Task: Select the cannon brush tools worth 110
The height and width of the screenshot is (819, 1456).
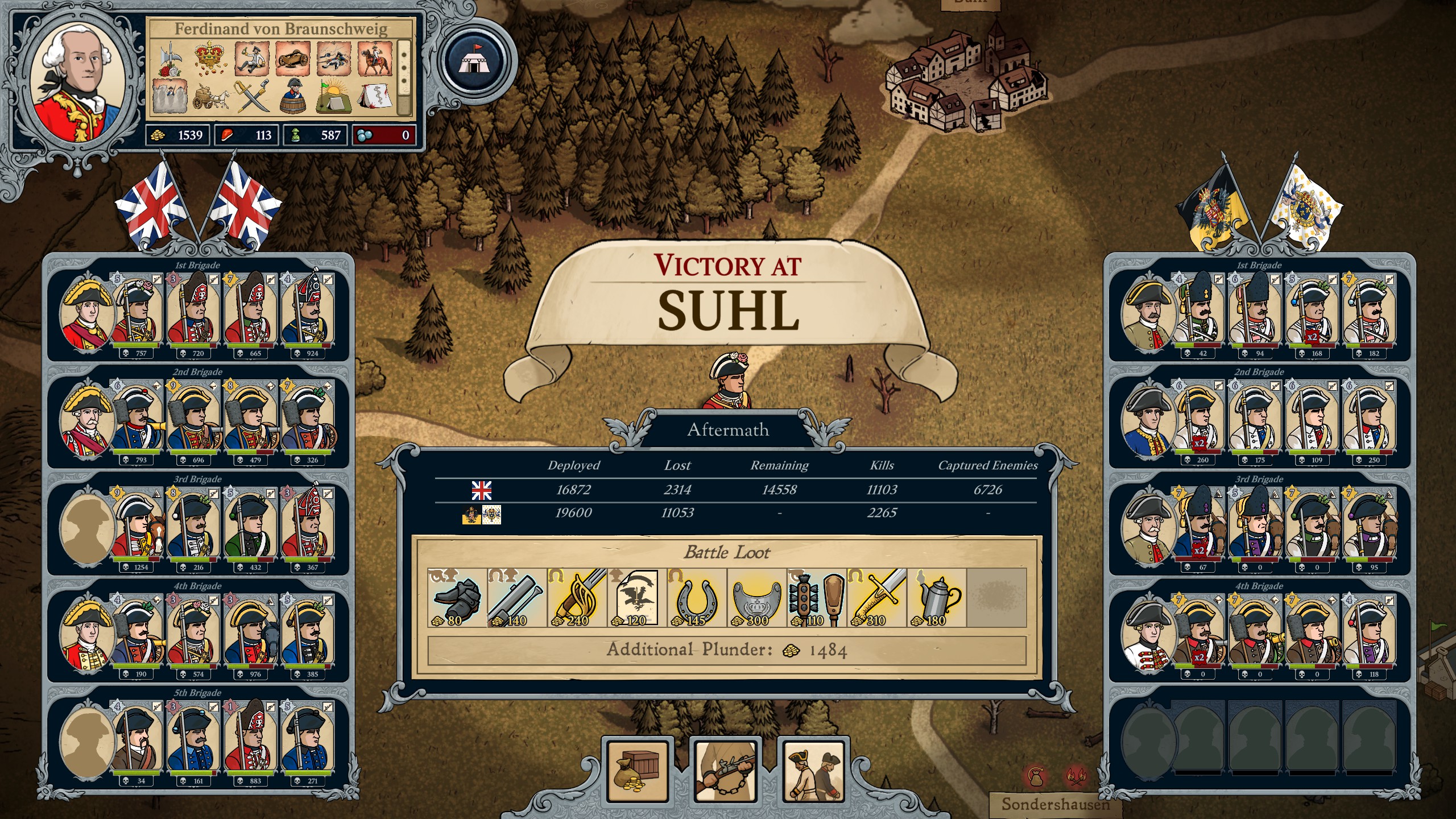Action: (817, 598)
